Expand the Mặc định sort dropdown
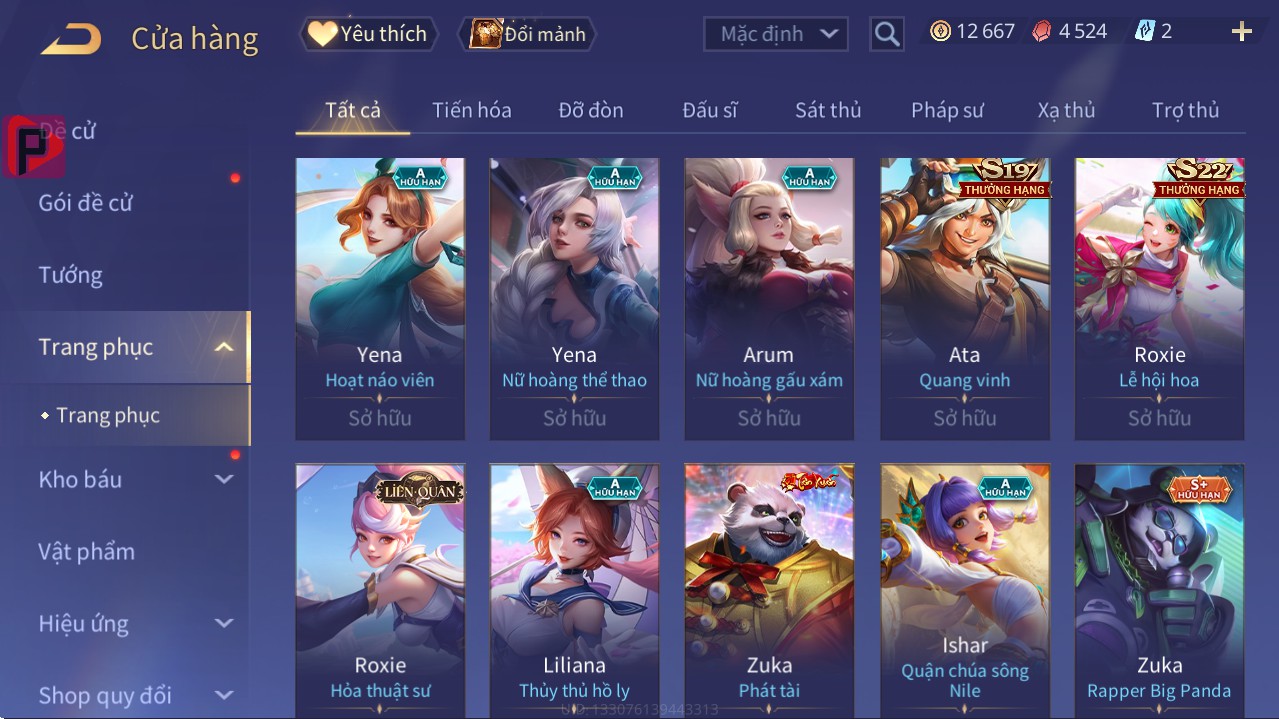 click(x=776, y=34)
